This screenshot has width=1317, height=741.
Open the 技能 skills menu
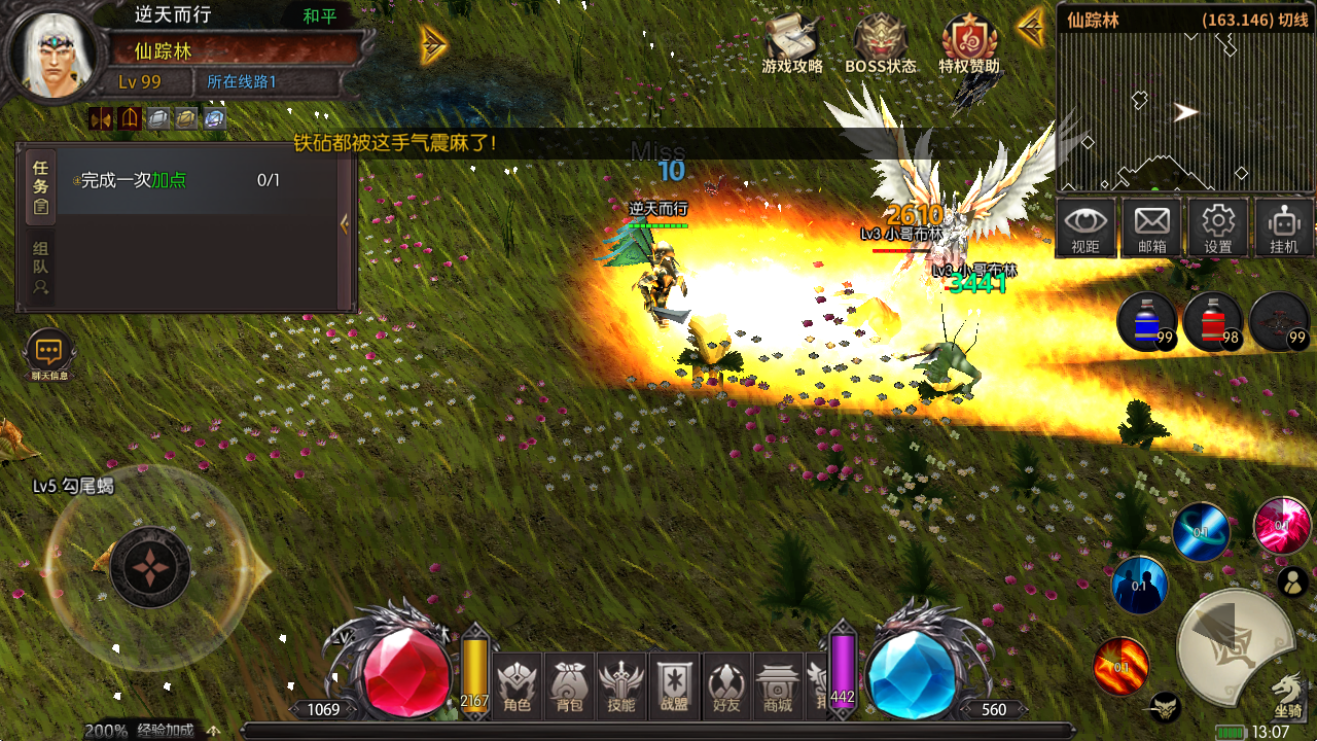click(621, 687)
